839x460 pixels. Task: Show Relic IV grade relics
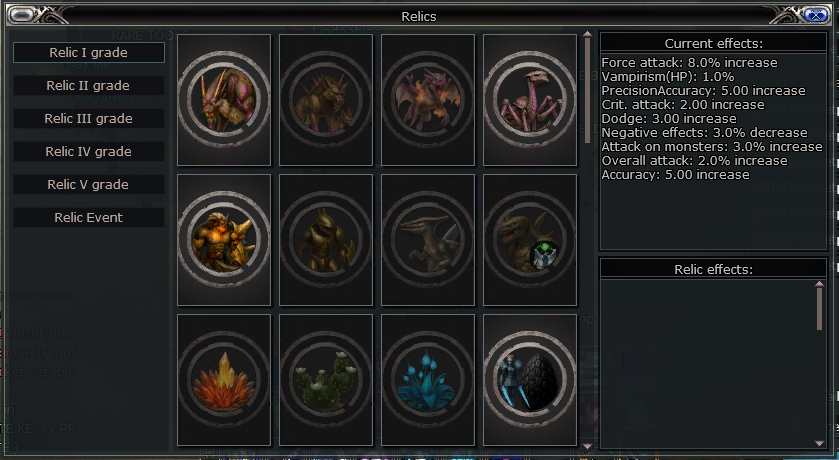tap(89, 151)
